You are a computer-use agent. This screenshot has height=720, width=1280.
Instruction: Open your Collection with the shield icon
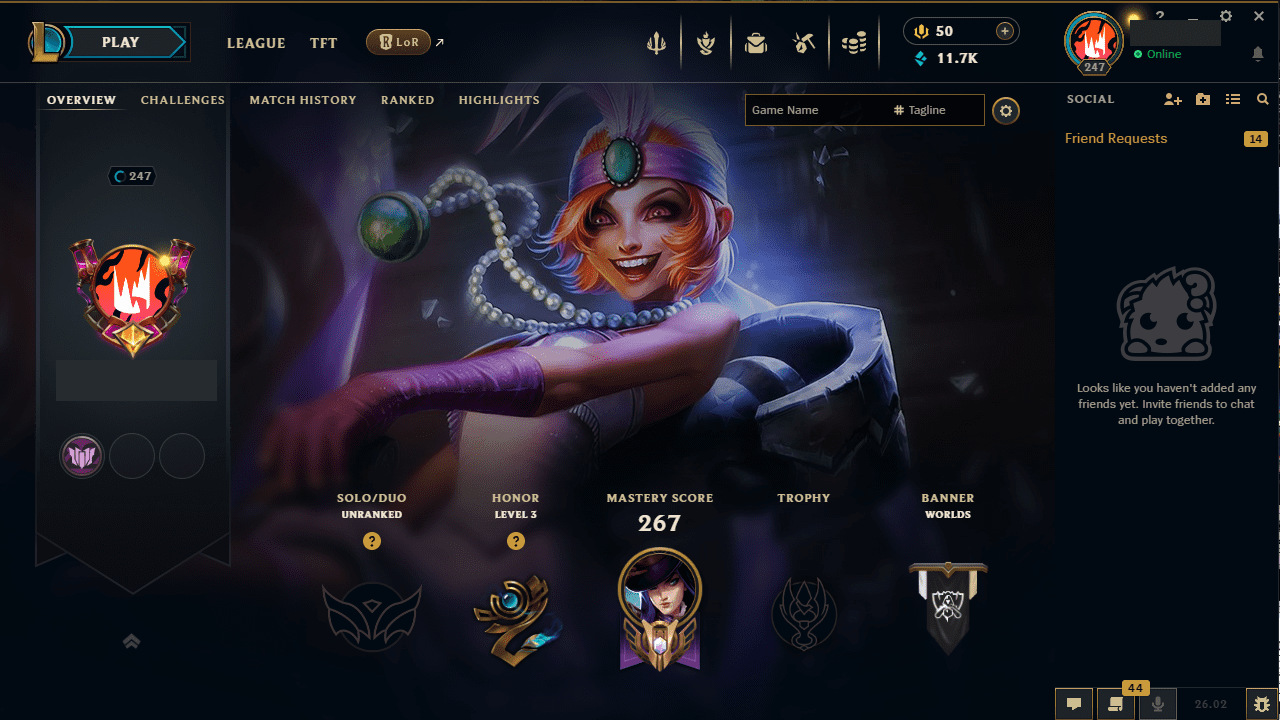coord(706,43)
